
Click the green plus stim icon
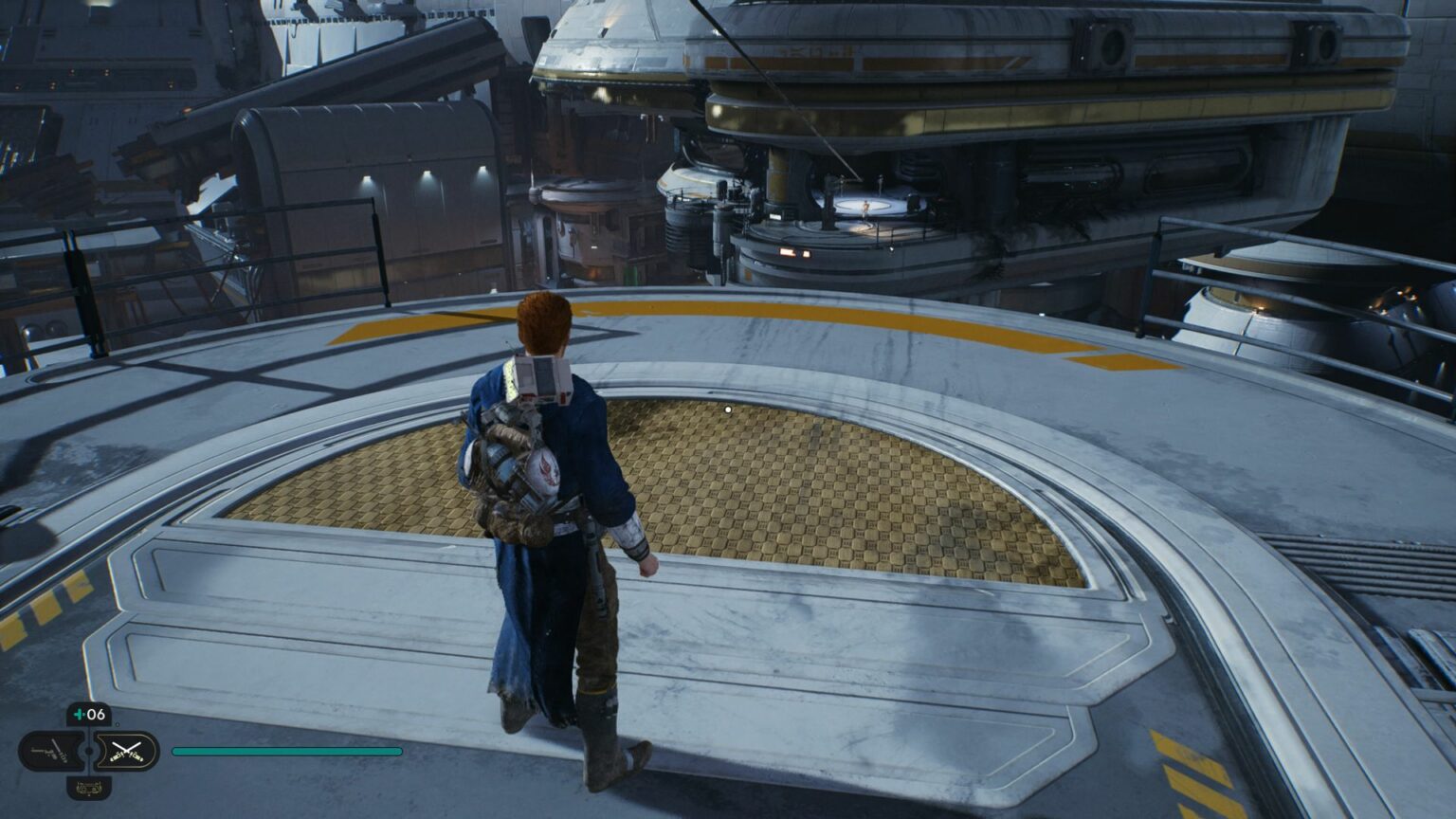pos(78,713)
